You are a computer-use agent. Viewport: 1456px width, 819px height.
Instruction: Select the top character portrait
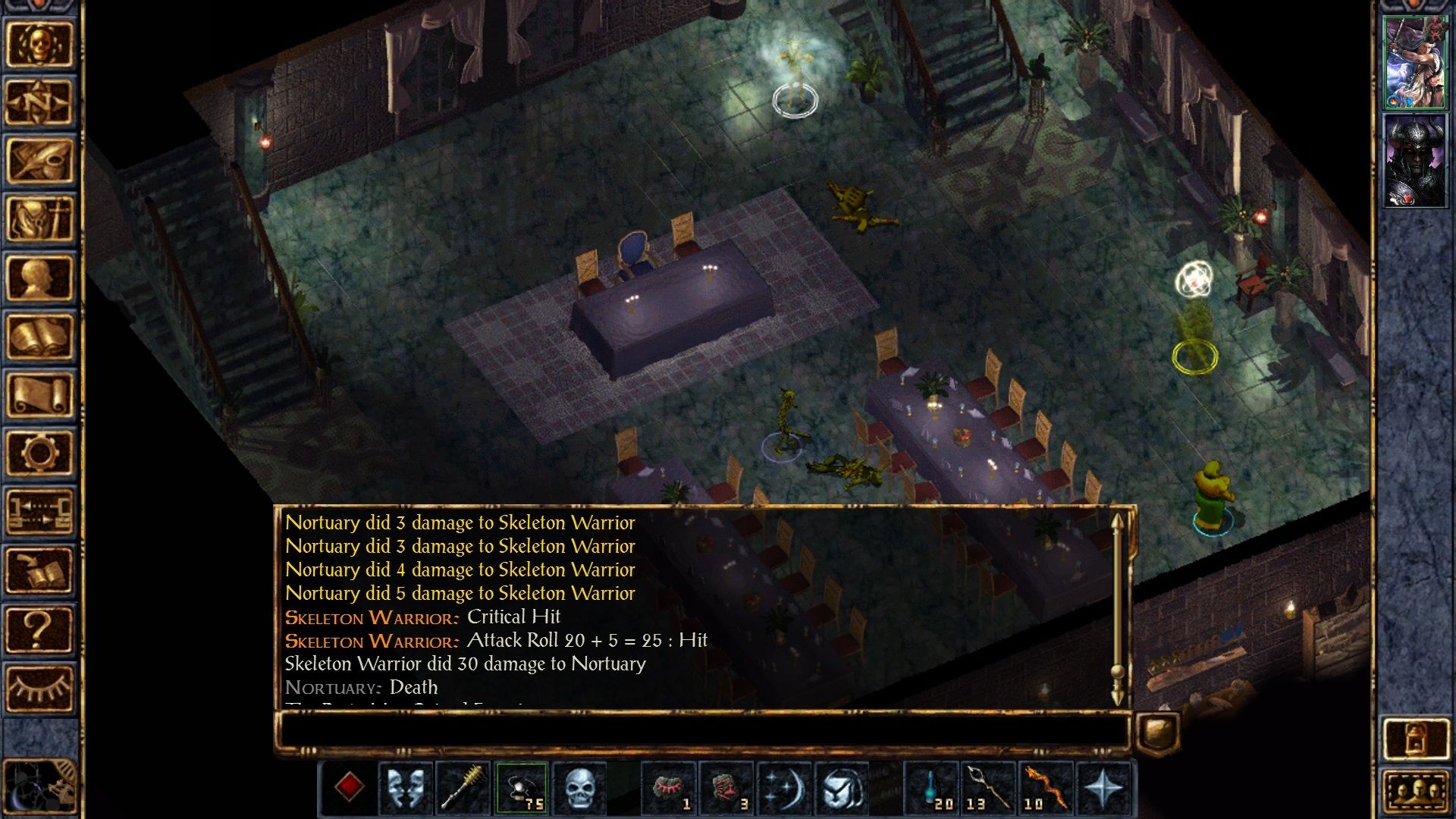pos(1415,63)
